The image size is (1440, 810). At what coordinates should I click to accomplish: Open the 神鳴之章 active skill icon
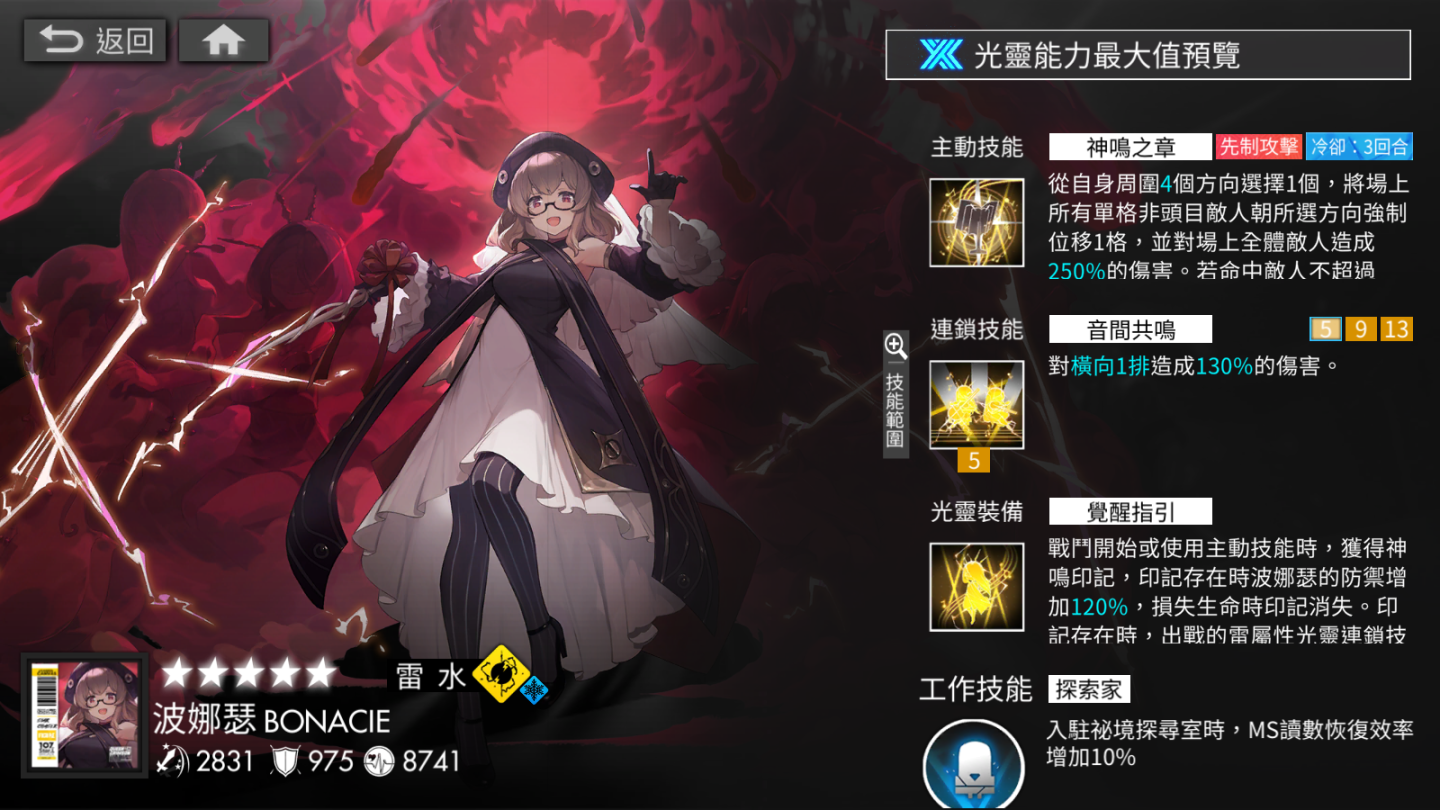[976, 221]
